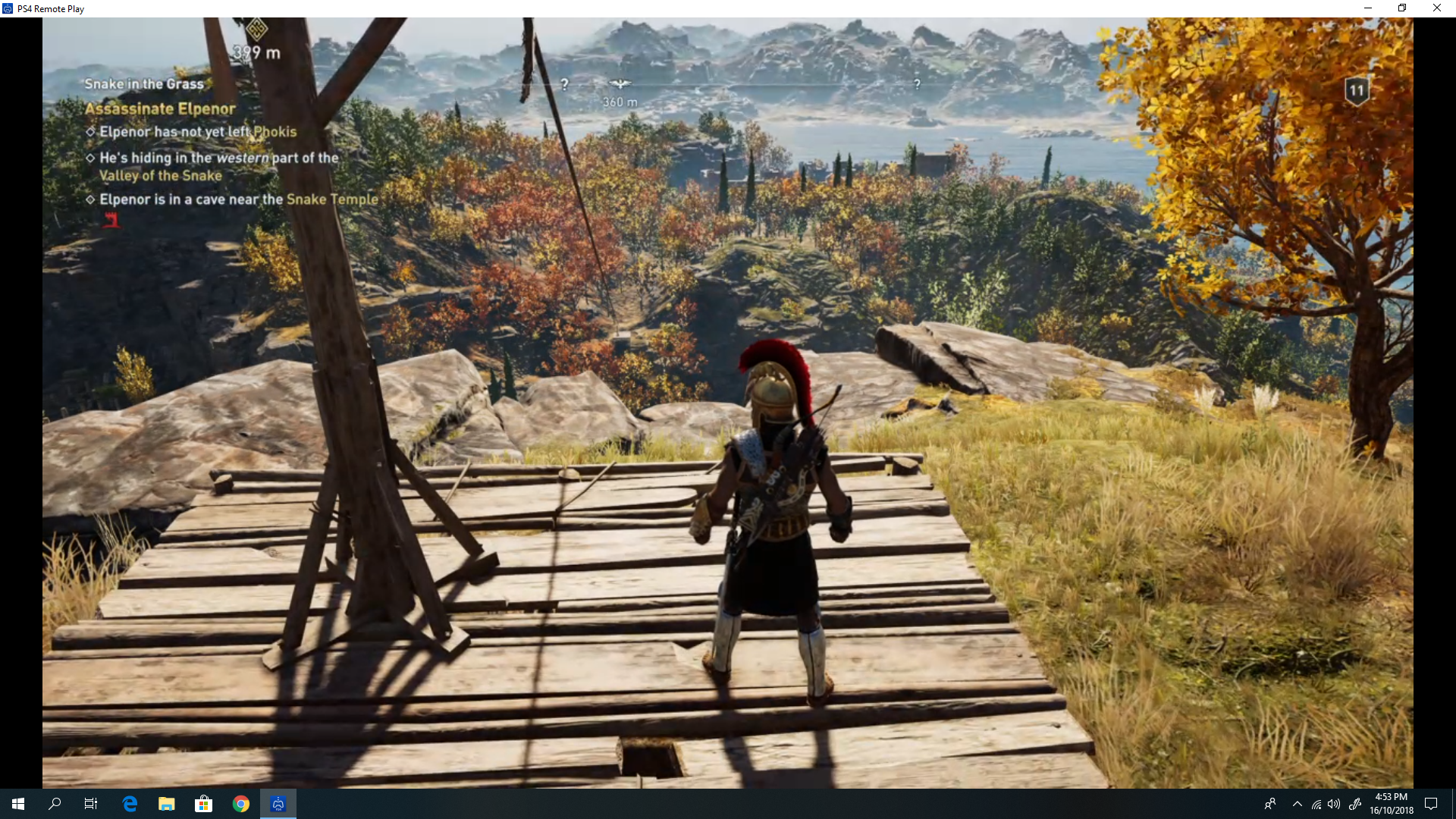Select the Snake in the Grass quest title
The image size is (1456, 819).
144,84
